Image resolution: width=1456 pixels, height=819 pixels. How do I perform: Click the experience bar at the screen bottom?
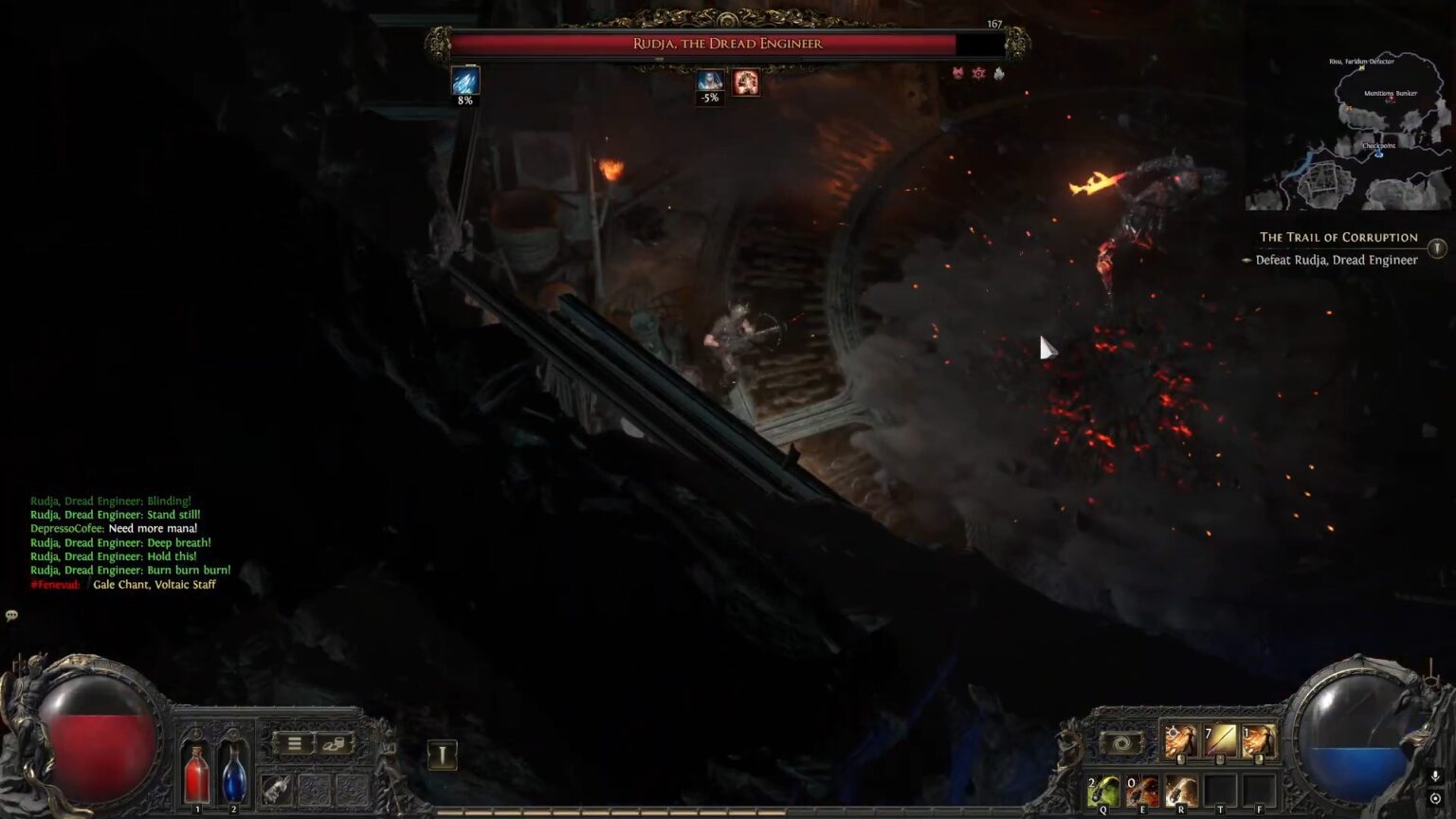[728, 810]
